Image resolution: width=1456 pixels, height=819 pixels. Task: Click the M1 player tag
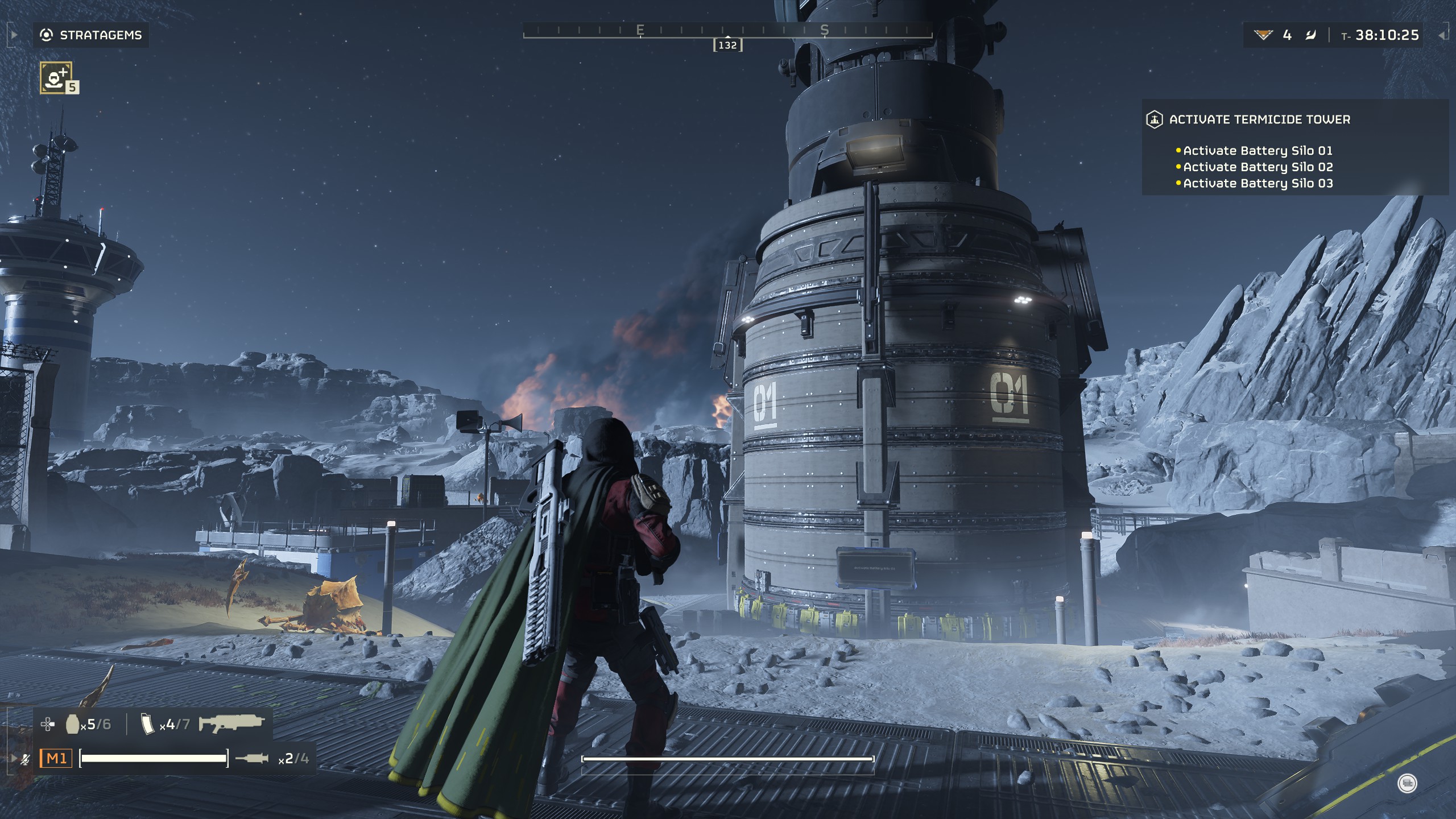pyautogui.click(x=56, y=758)
